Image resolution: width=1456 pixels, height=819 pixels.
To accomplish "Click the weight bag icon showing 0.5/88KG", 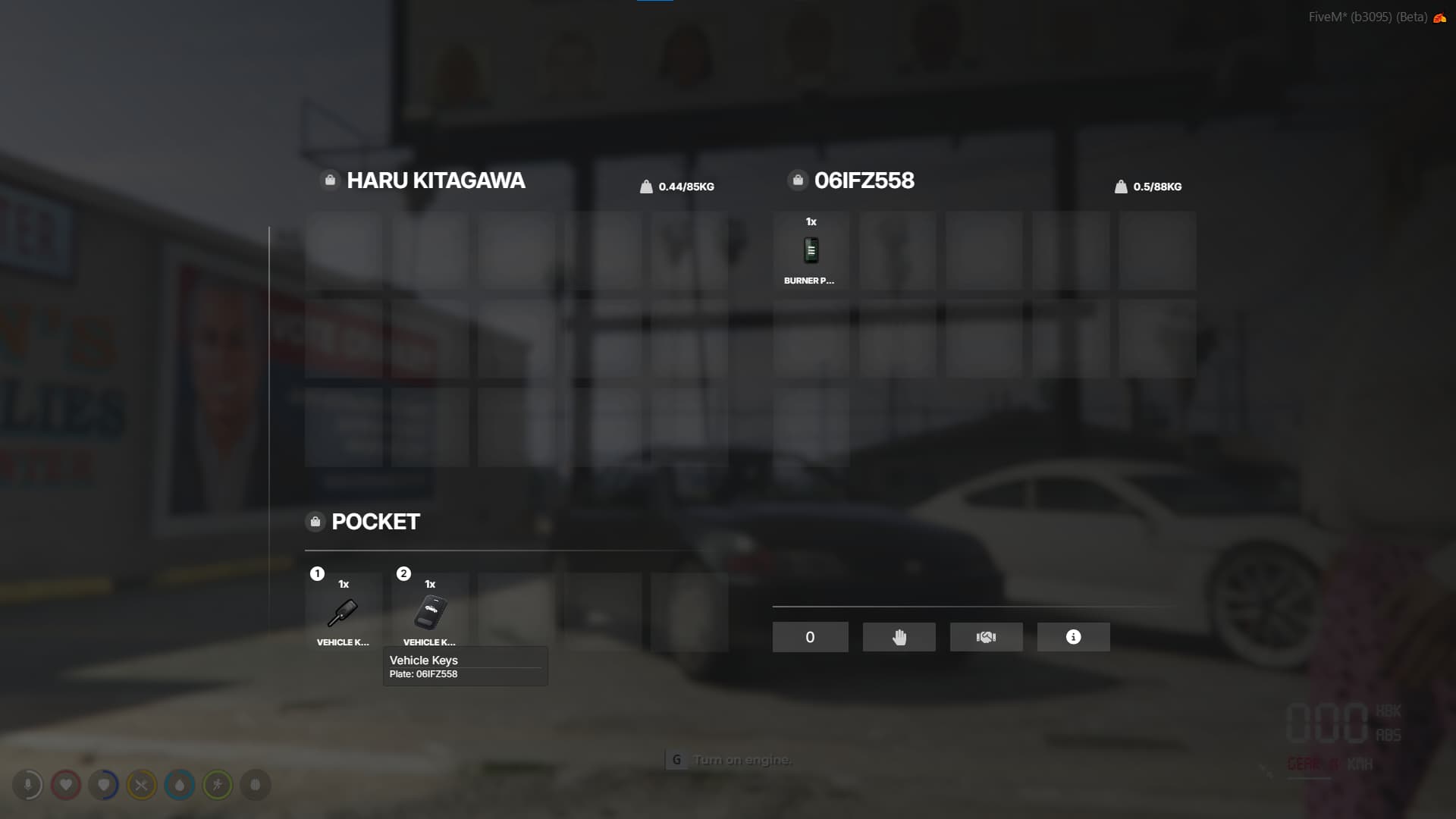I will click(1121, 186).
